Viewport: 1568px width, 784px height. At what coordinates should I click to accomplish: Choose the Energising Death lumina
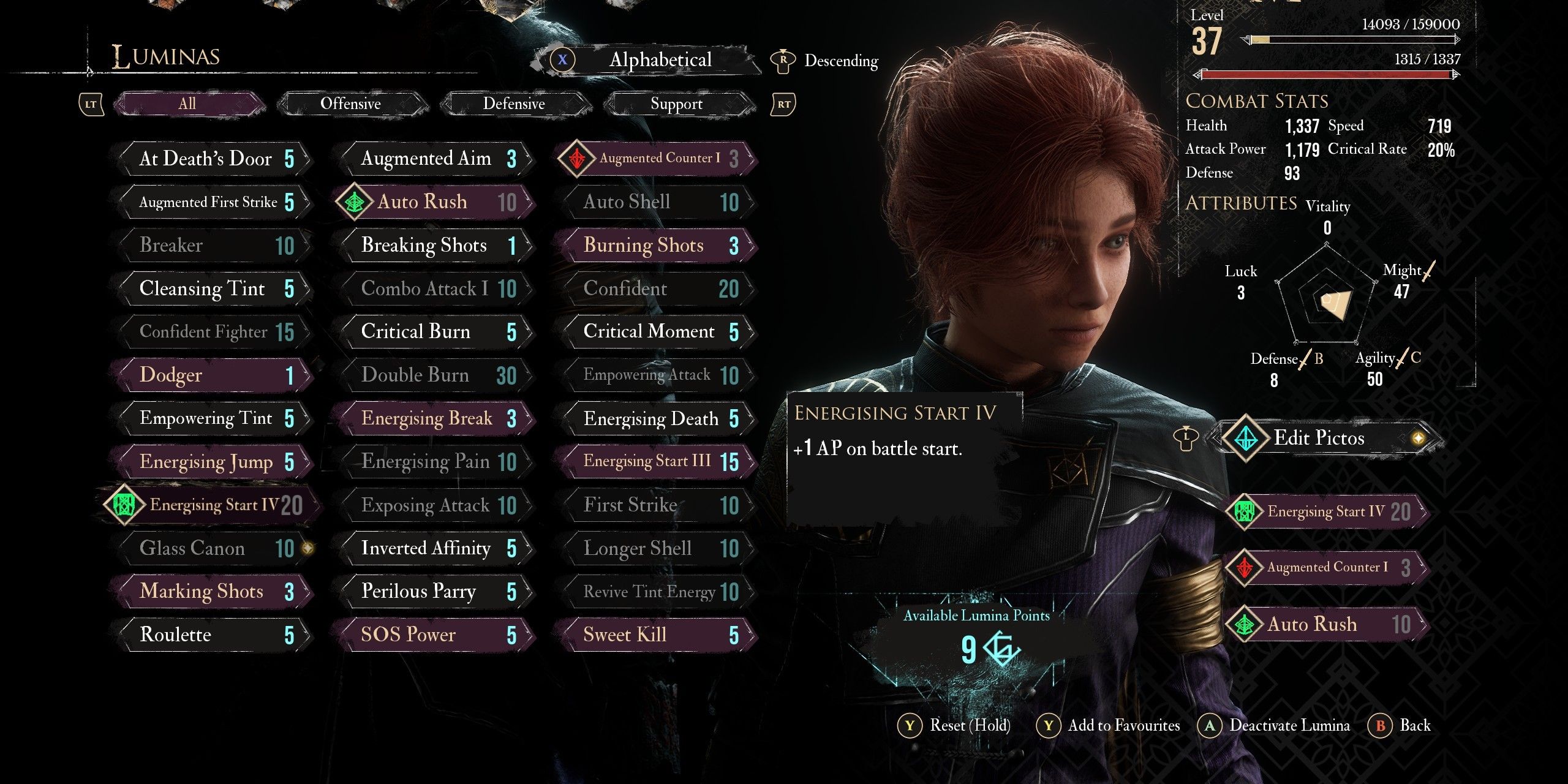(x=658, y=419)
